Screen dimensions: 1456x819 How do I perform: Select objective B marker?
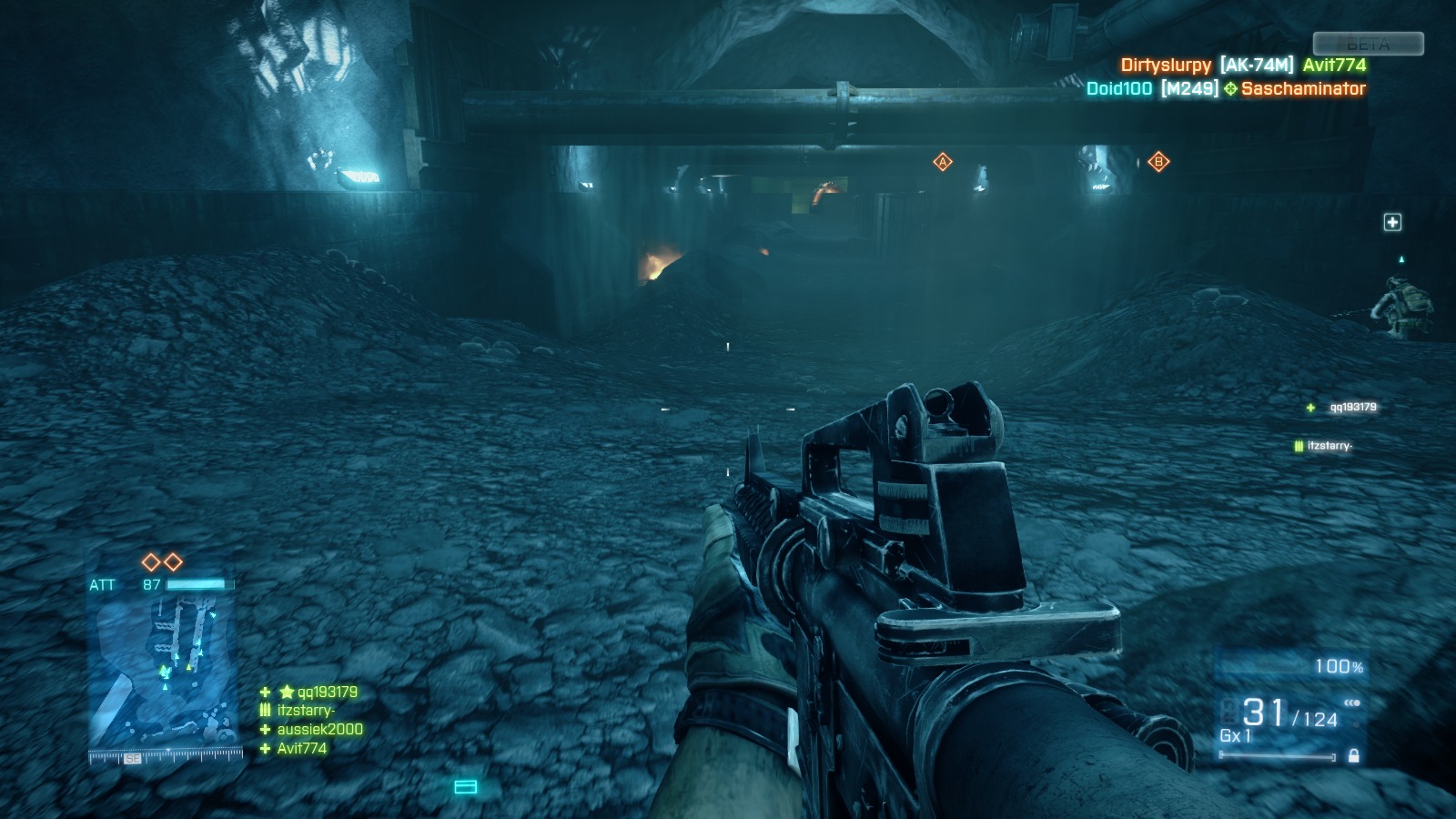coord(1158,162)
